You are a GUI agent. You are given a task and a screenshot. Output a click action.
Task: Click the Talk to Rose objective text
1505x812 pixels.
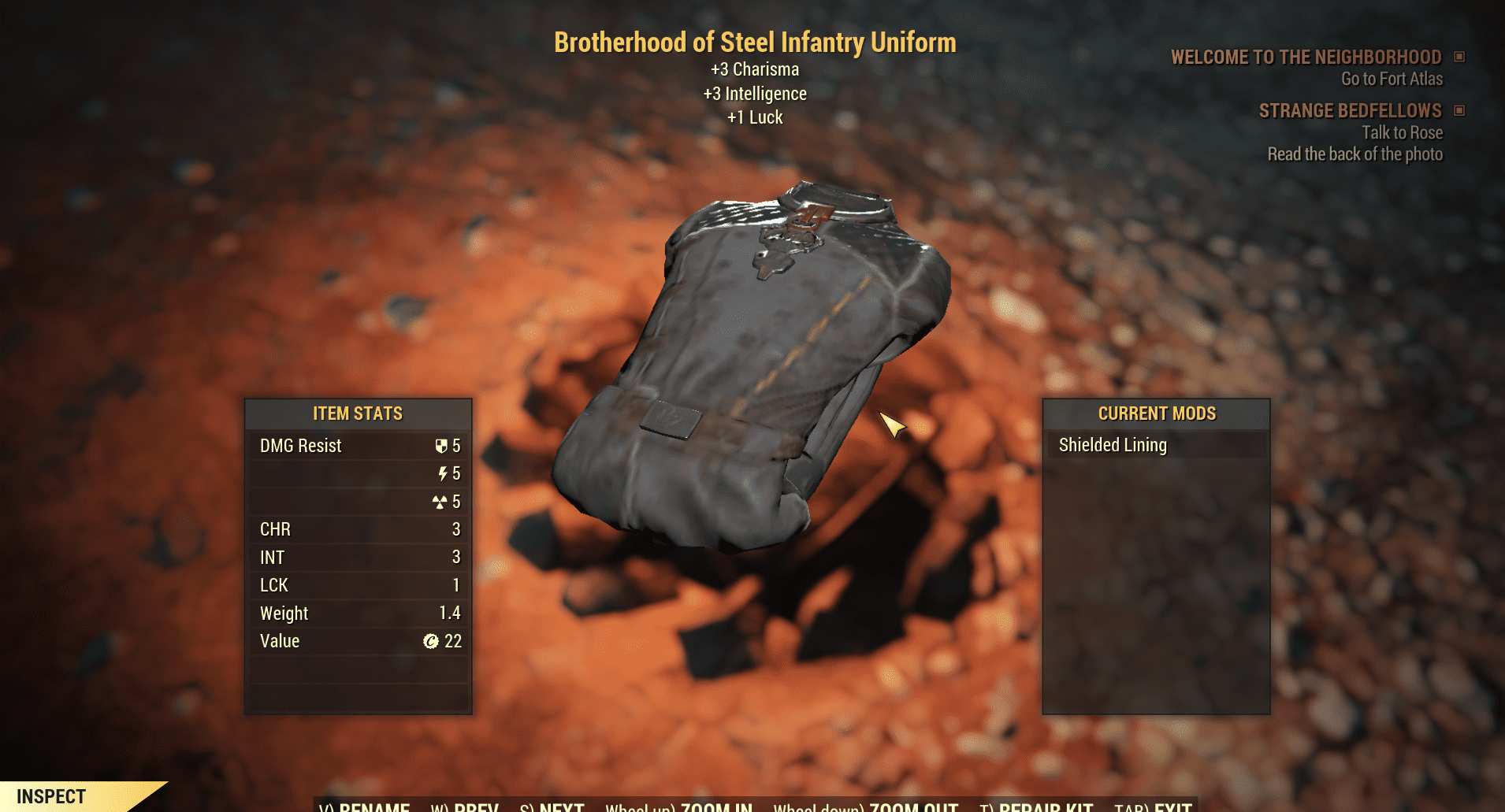1402,132
